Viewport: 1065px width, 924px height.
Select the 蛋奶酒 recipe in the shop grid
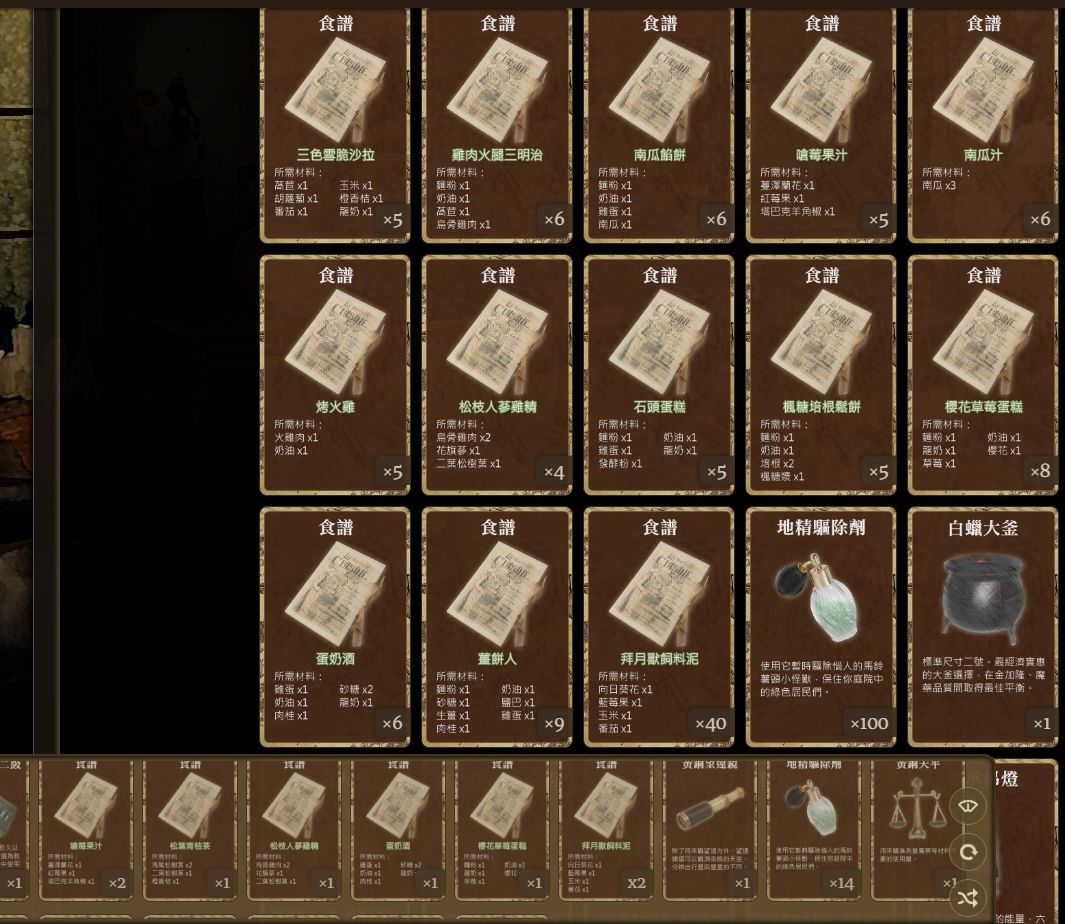335,627
